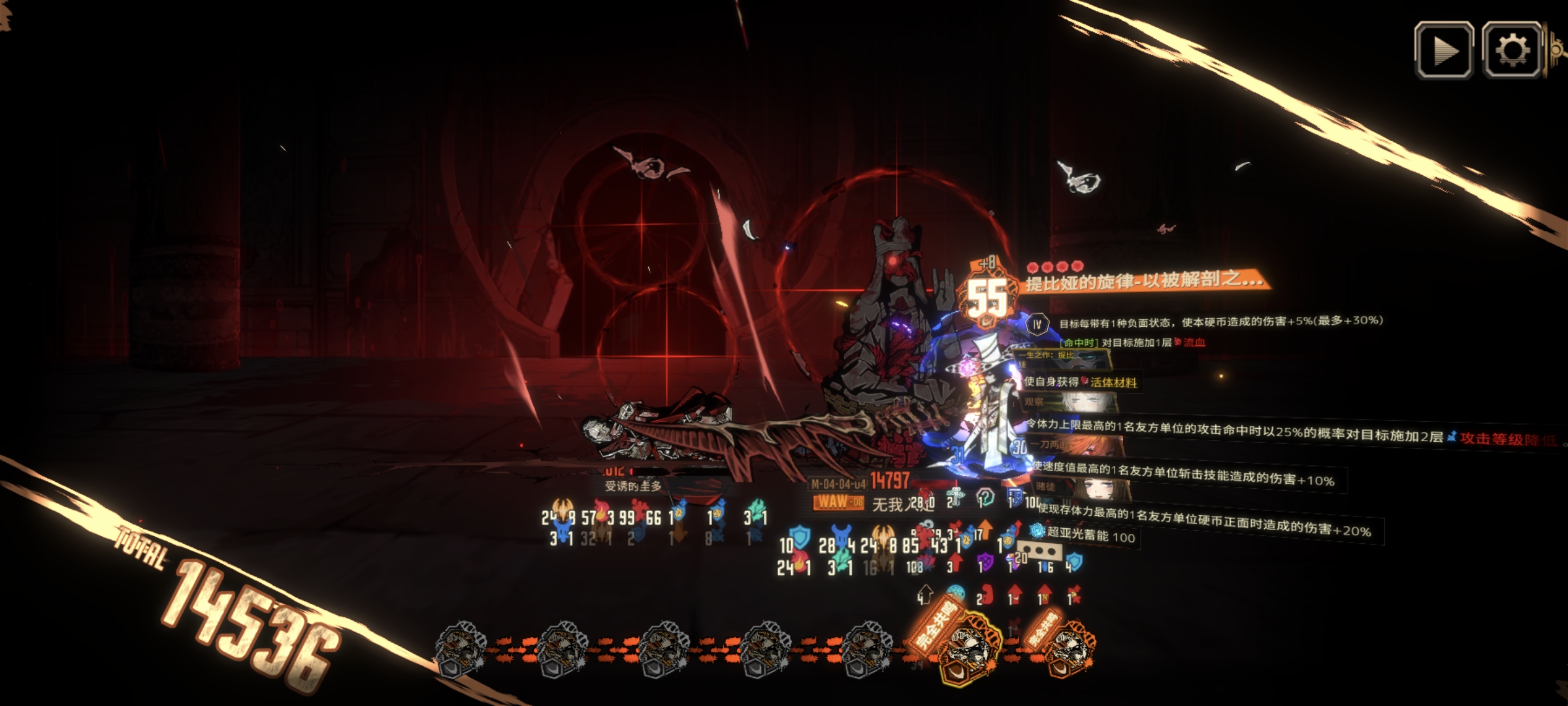Viewport: 1568px width, 706px height.
Task: Click the play arrow button
Action: tap(1443, 50)
